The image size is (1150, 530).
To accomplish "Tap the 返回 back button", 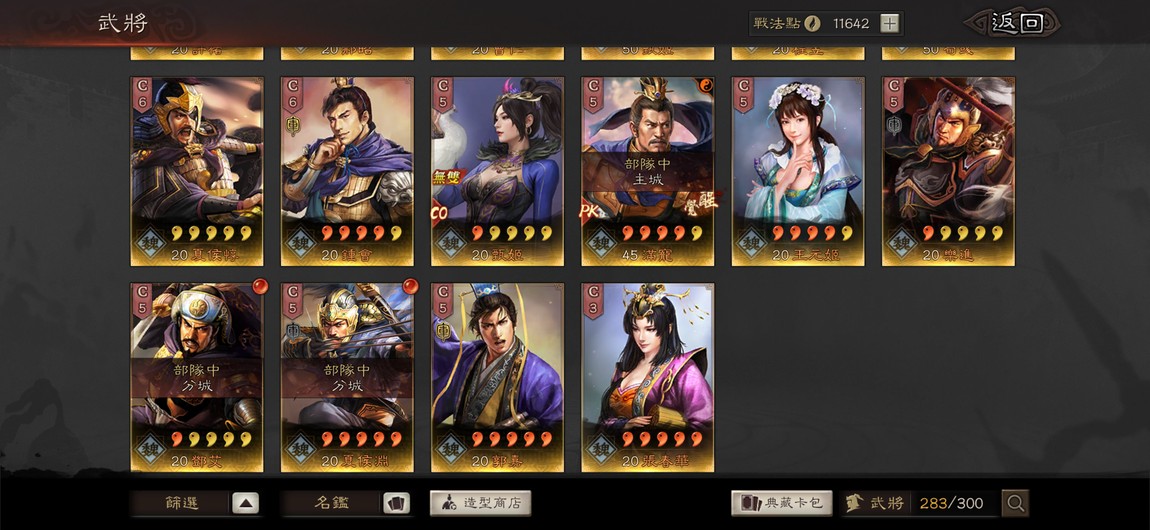I will [x=1010, y=23].
